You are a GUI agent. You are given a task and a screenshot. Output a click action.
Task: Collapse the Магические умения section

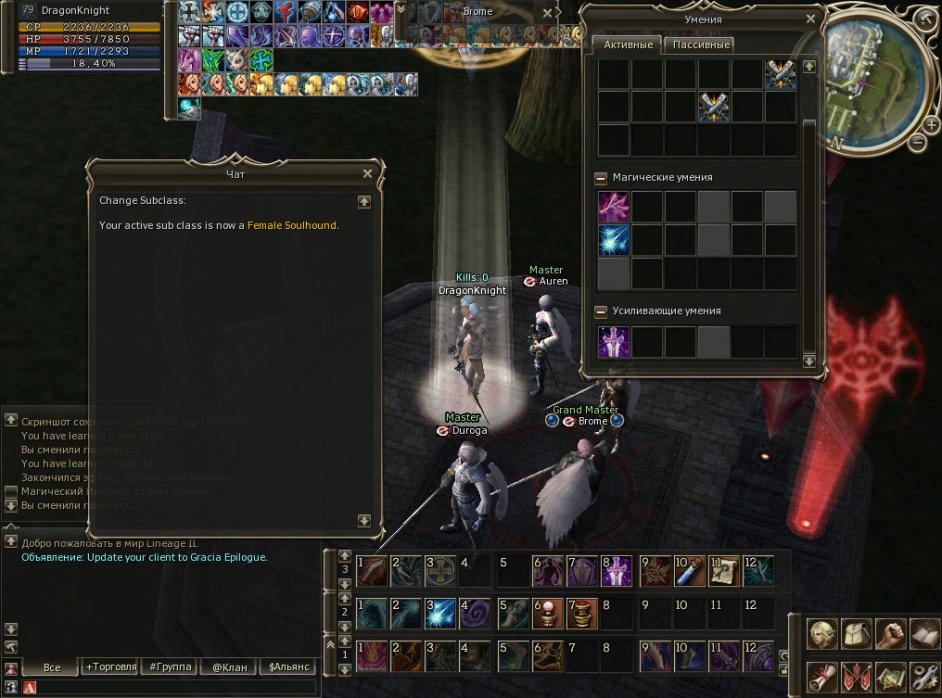600,178
